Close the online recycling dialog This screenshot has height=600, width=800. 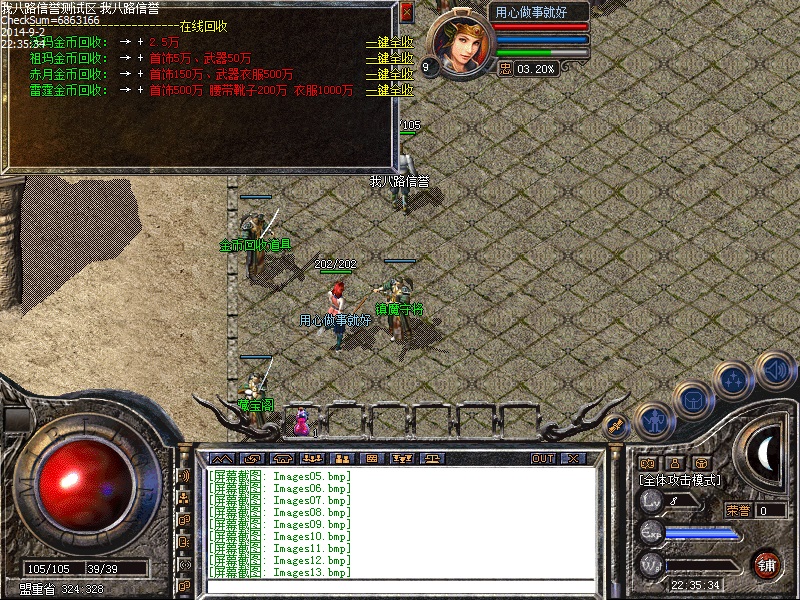coord(406,12)
